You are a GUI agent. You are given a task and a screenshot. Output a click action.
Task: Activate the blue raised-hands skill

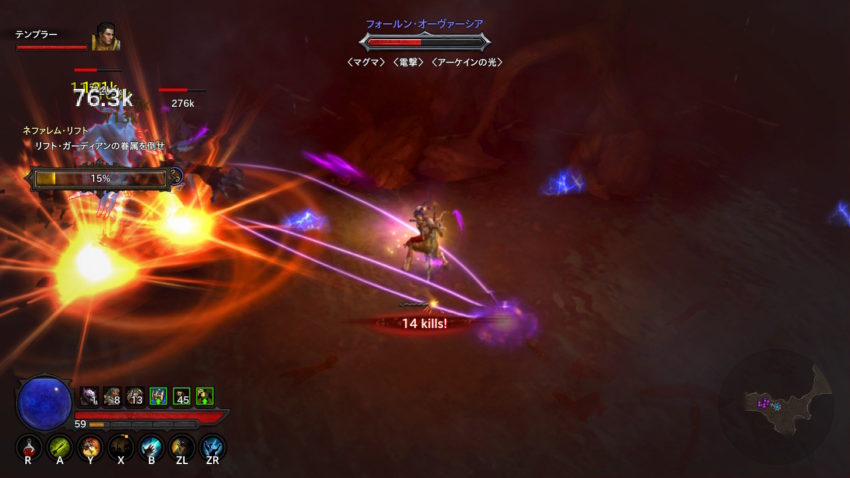click(212, 447)
